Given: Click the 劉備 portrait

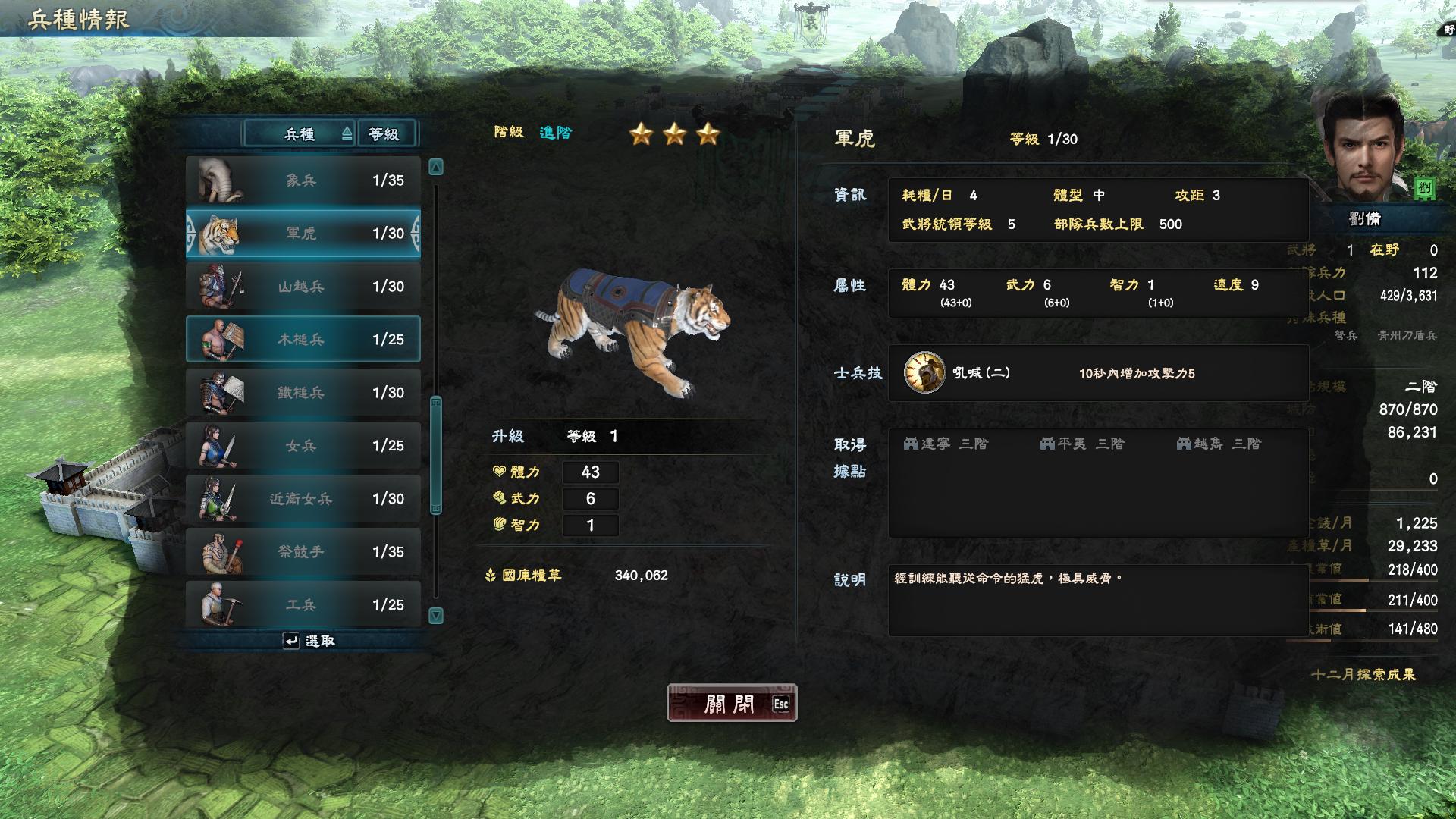Looking at the screenshot, I should click(x=1363, y=146).
